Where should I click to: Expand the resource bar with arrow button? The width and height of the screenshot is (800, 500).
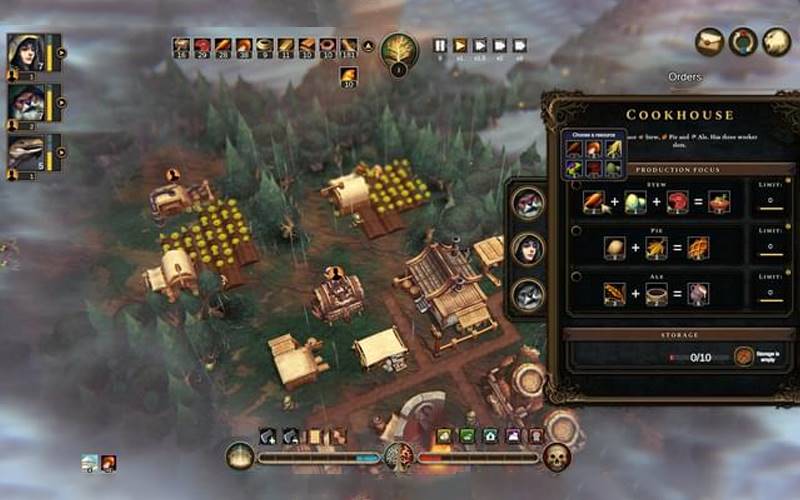coord(367,45)
